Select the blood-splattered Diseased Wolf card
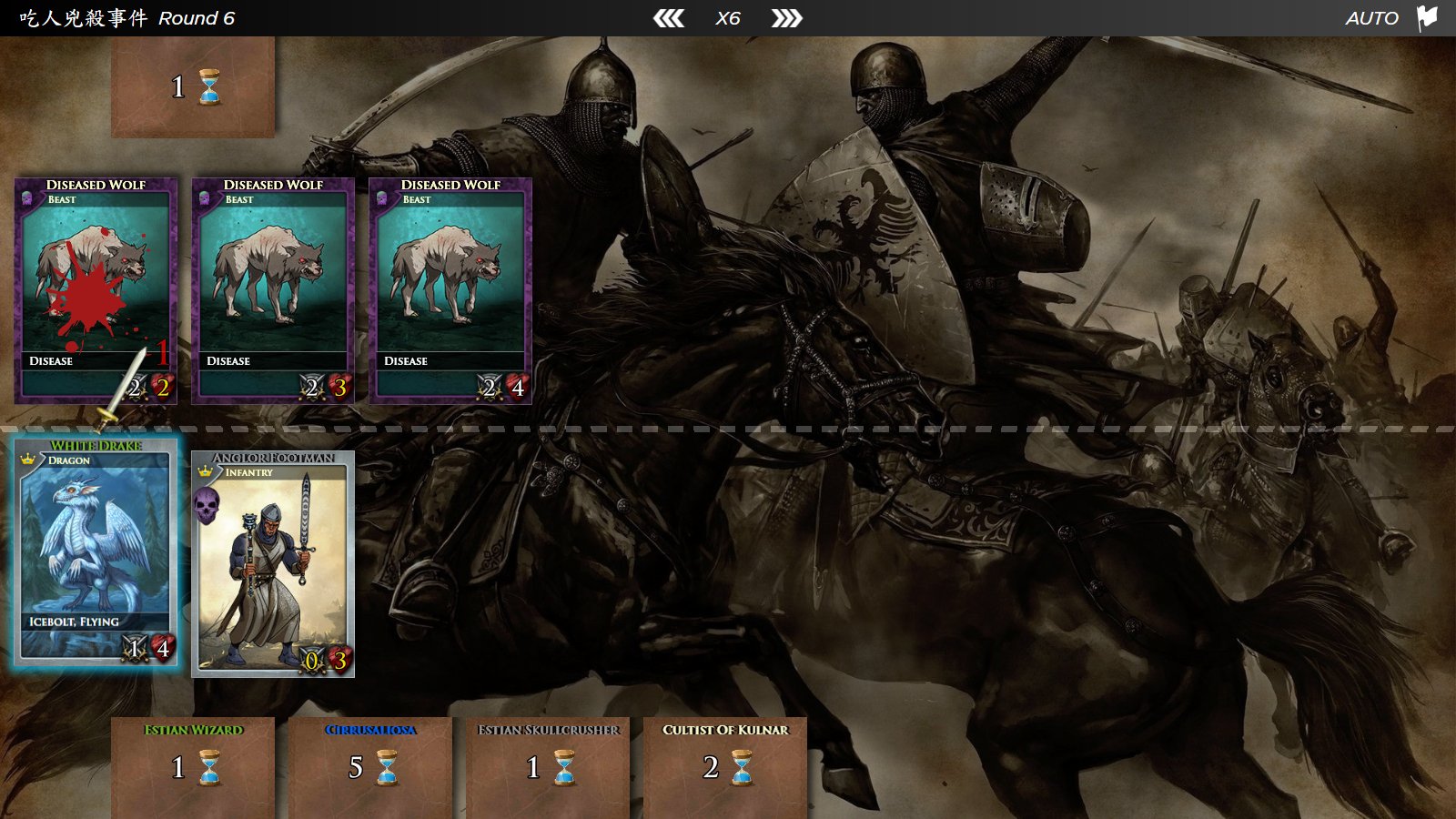The width and height of the screenshot is (1456, 819). tap(96, 290)
